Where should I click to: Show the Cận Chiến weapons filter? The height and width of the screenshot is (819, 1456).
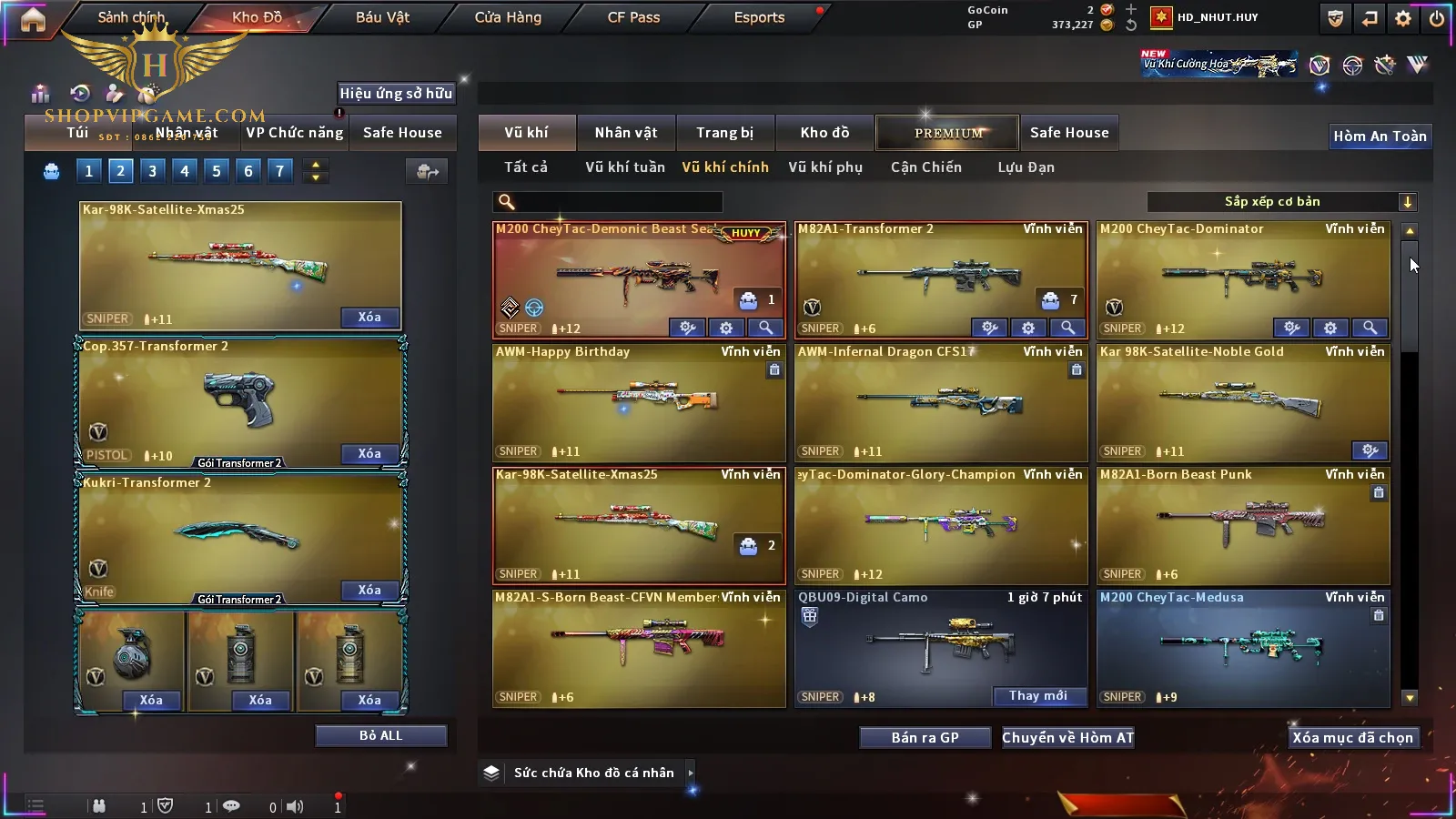point(925,167)
